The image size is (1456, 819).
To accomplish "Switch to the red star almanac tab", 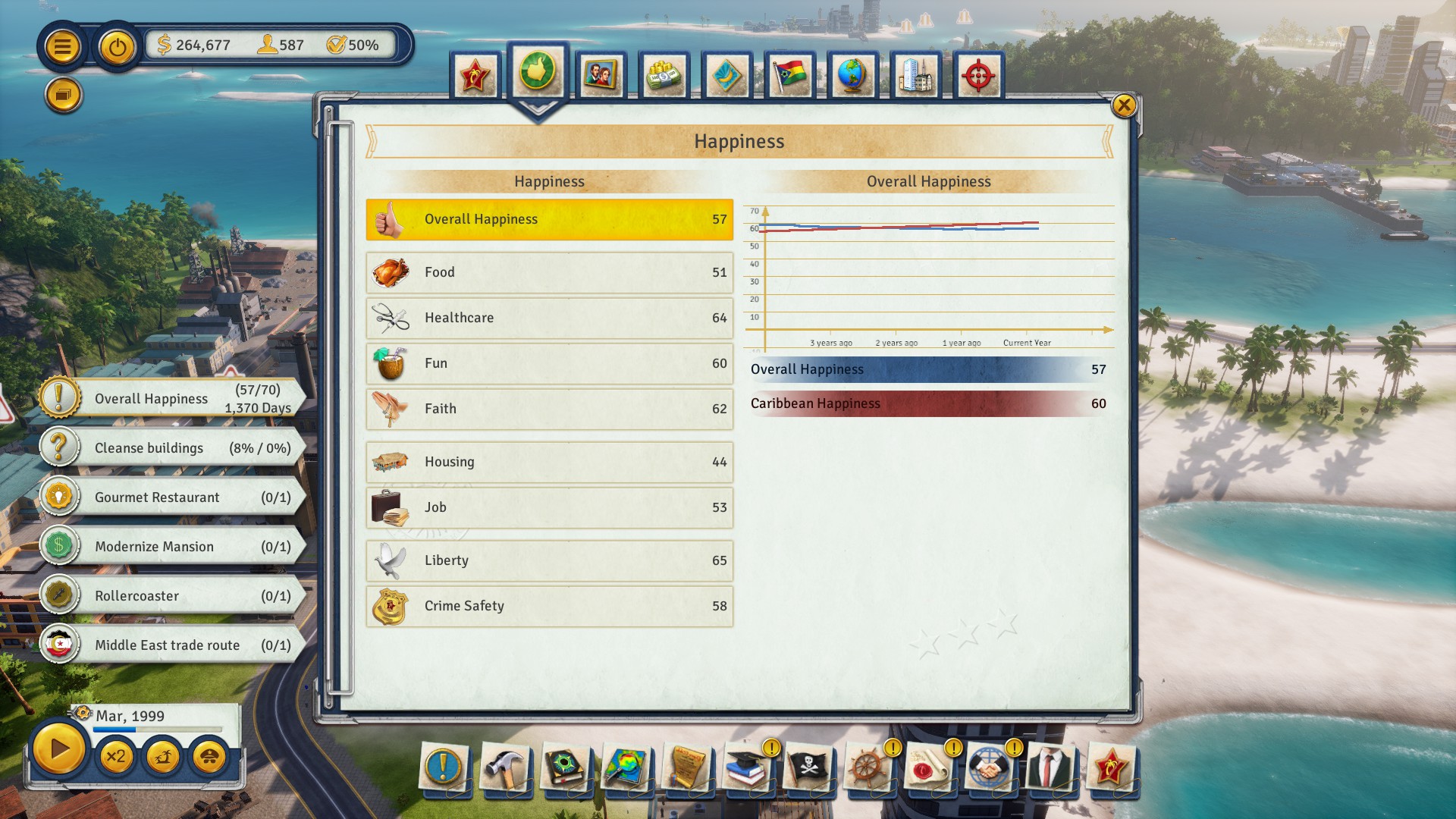I will [x=475, y=76].
